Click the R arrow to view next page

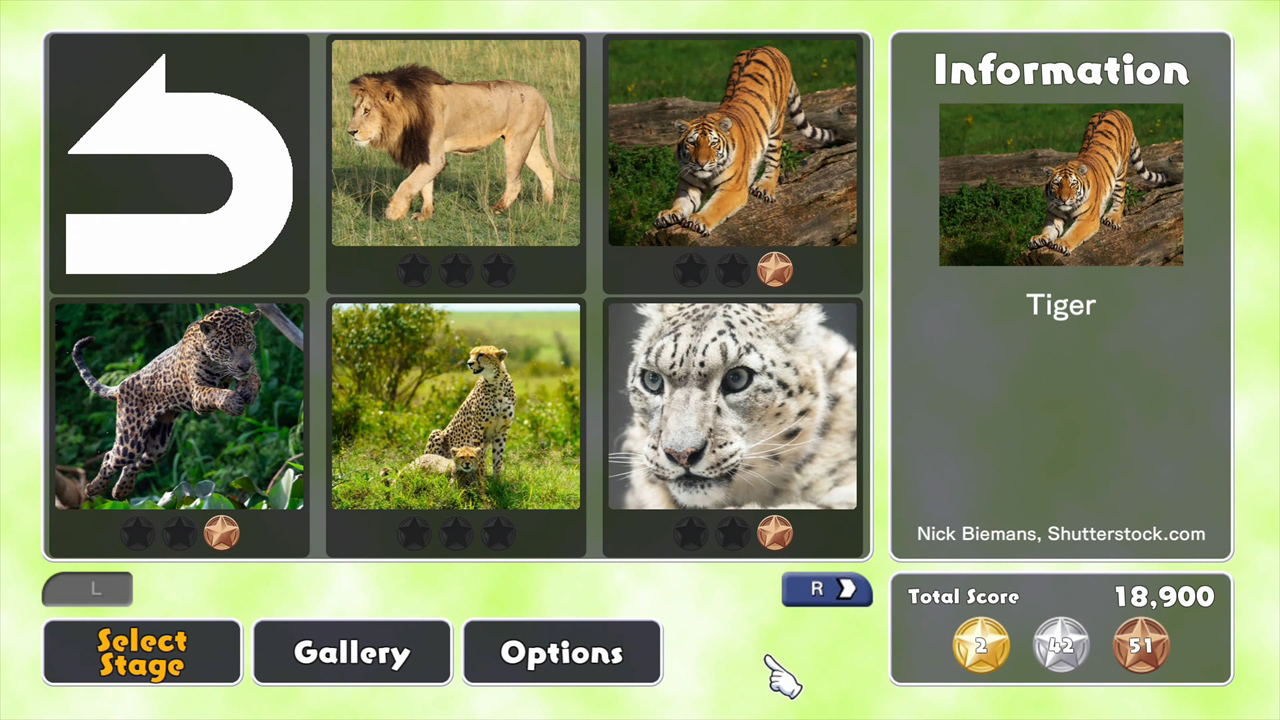[826, 589]
